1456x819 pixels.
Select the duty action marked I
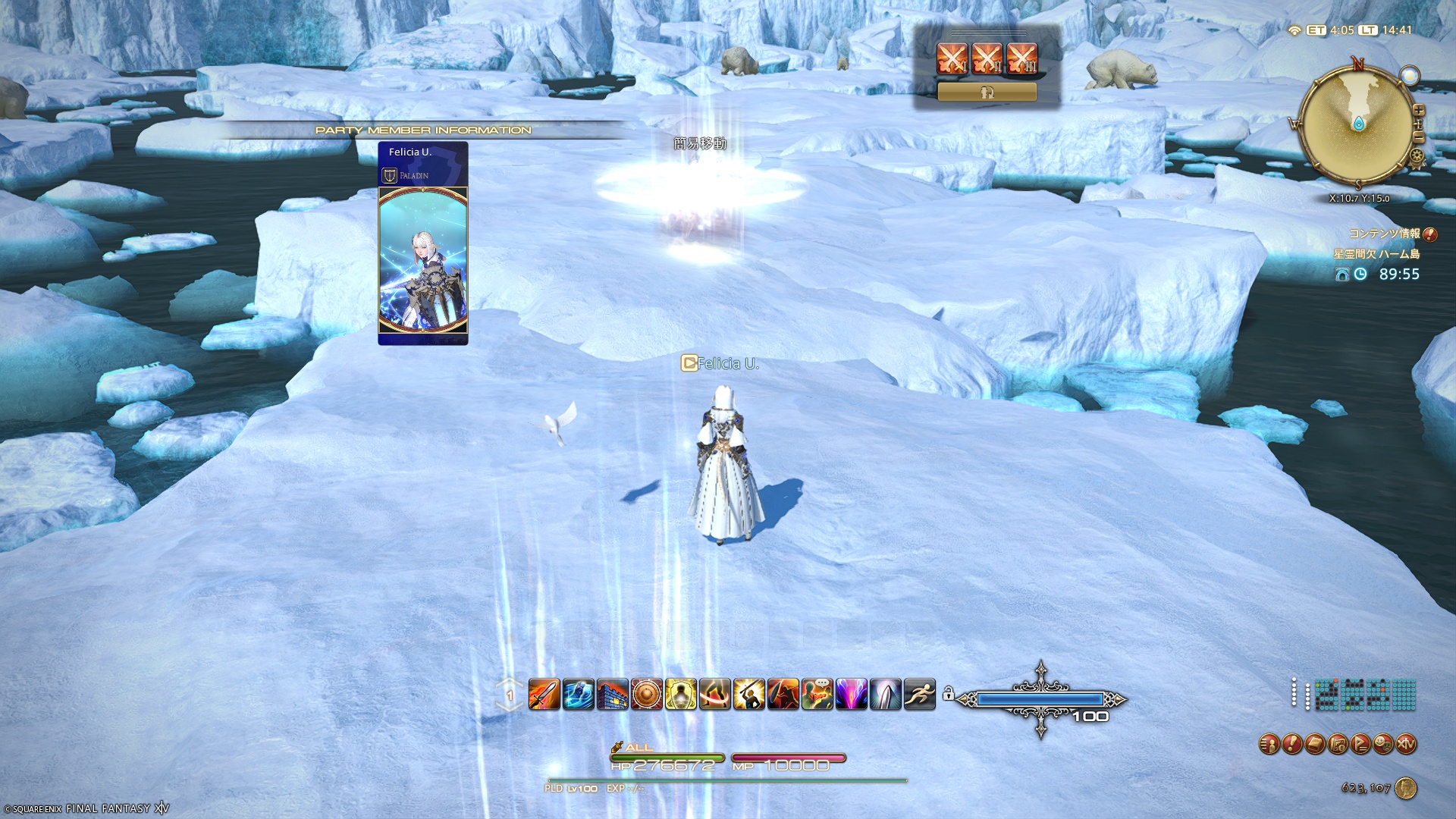click(x=952, y=58)
